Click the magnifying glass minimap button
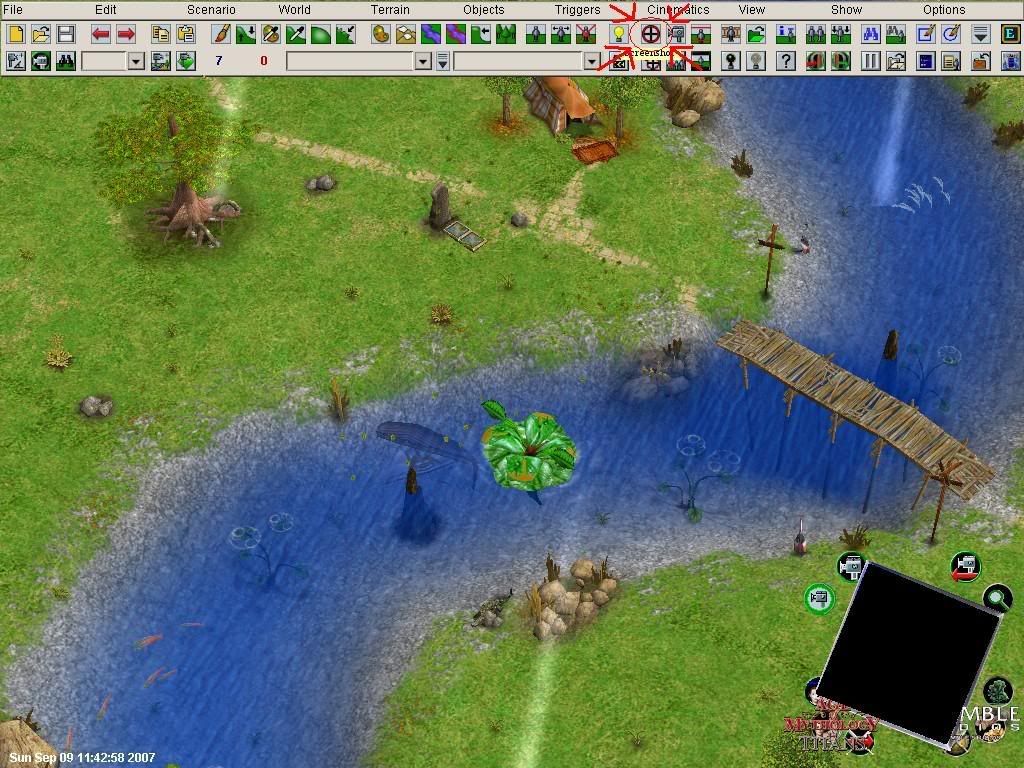The width and height of the screenshot is (1024, 768). pyautogui.click(x=997, y=599)
